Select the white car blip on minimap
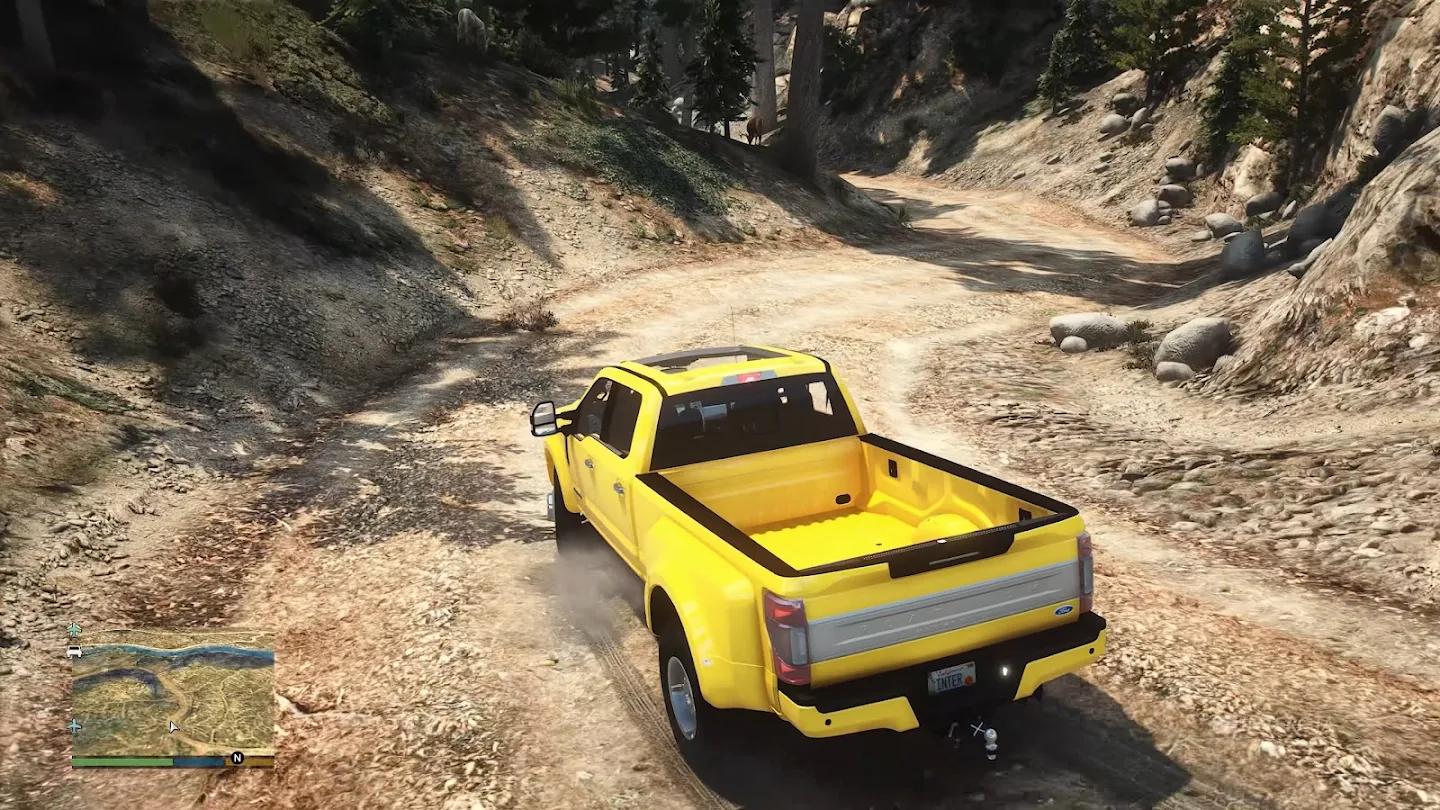The width and height of the screenshot is (1440, 810). coord(75,651)
